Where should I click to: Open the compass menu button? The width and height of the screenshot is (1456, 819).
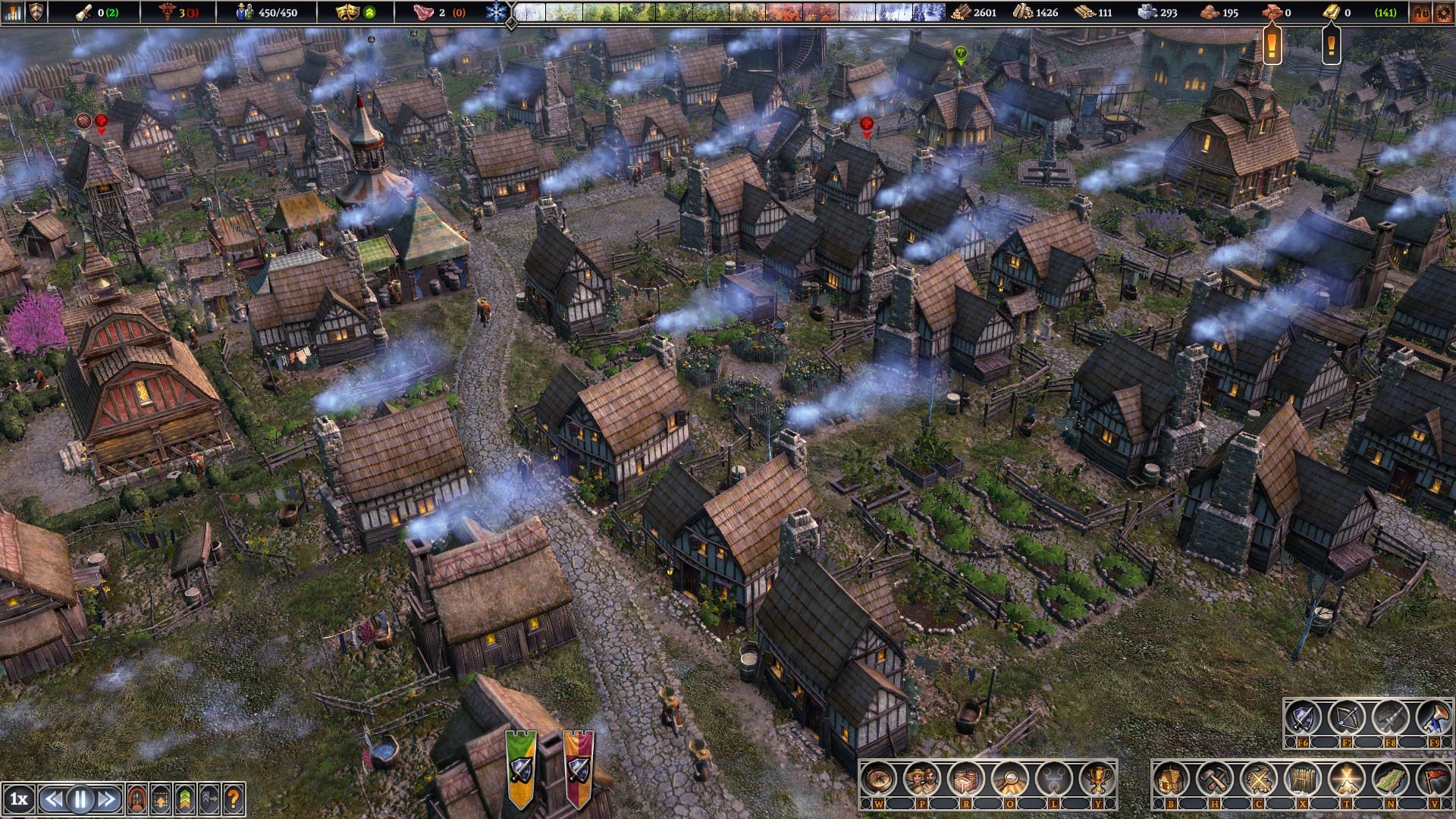click(x=879, y=779)
